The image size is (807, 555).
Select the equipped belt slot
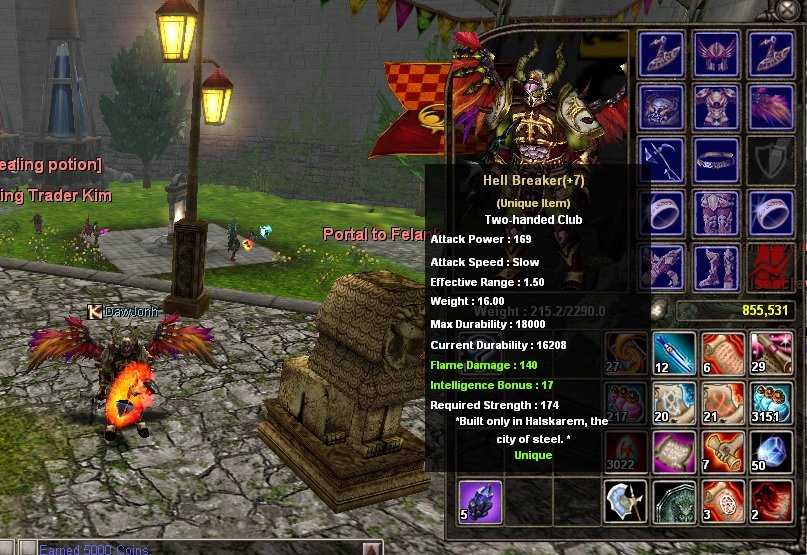pyautogui.click(x=715, y=160)
